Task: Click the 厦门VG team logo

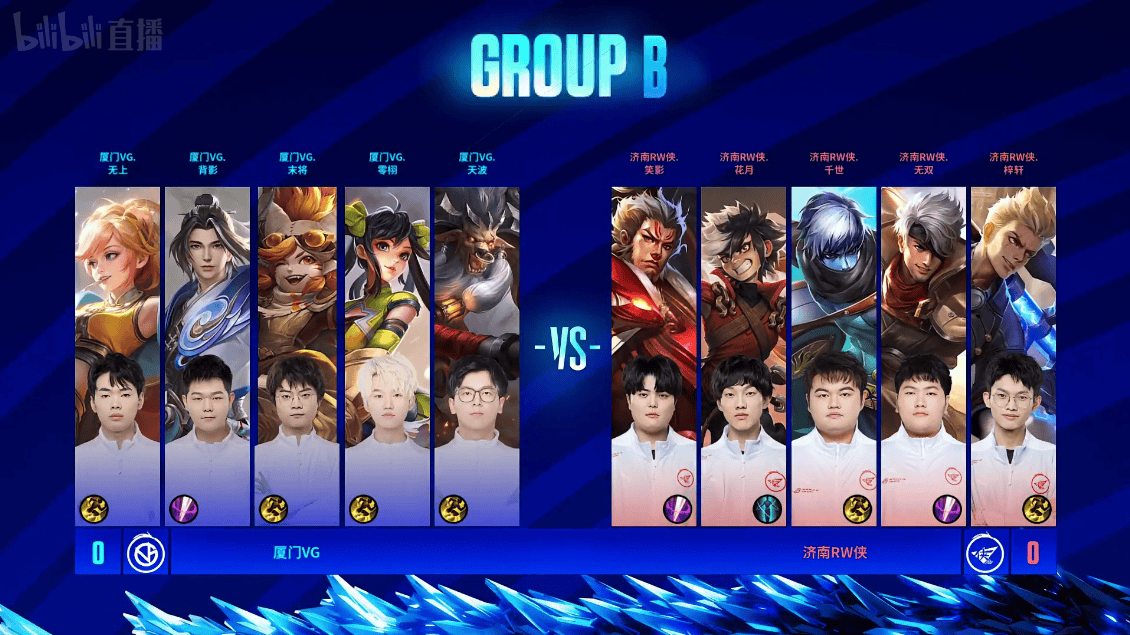Action: [x=145, y=552]
